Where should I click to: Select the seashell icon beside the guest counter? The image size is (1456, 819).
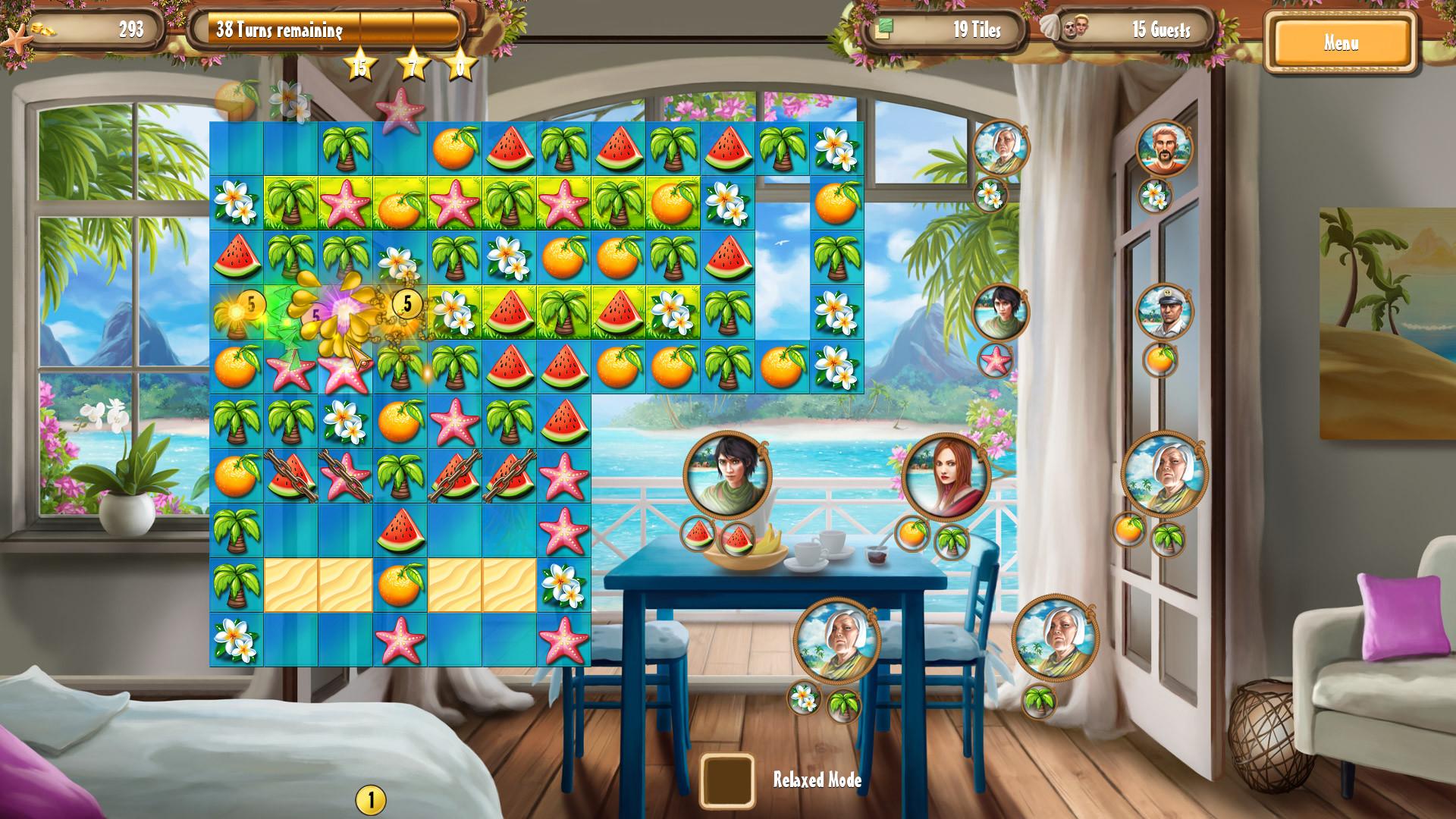[x=1049, y=28]
